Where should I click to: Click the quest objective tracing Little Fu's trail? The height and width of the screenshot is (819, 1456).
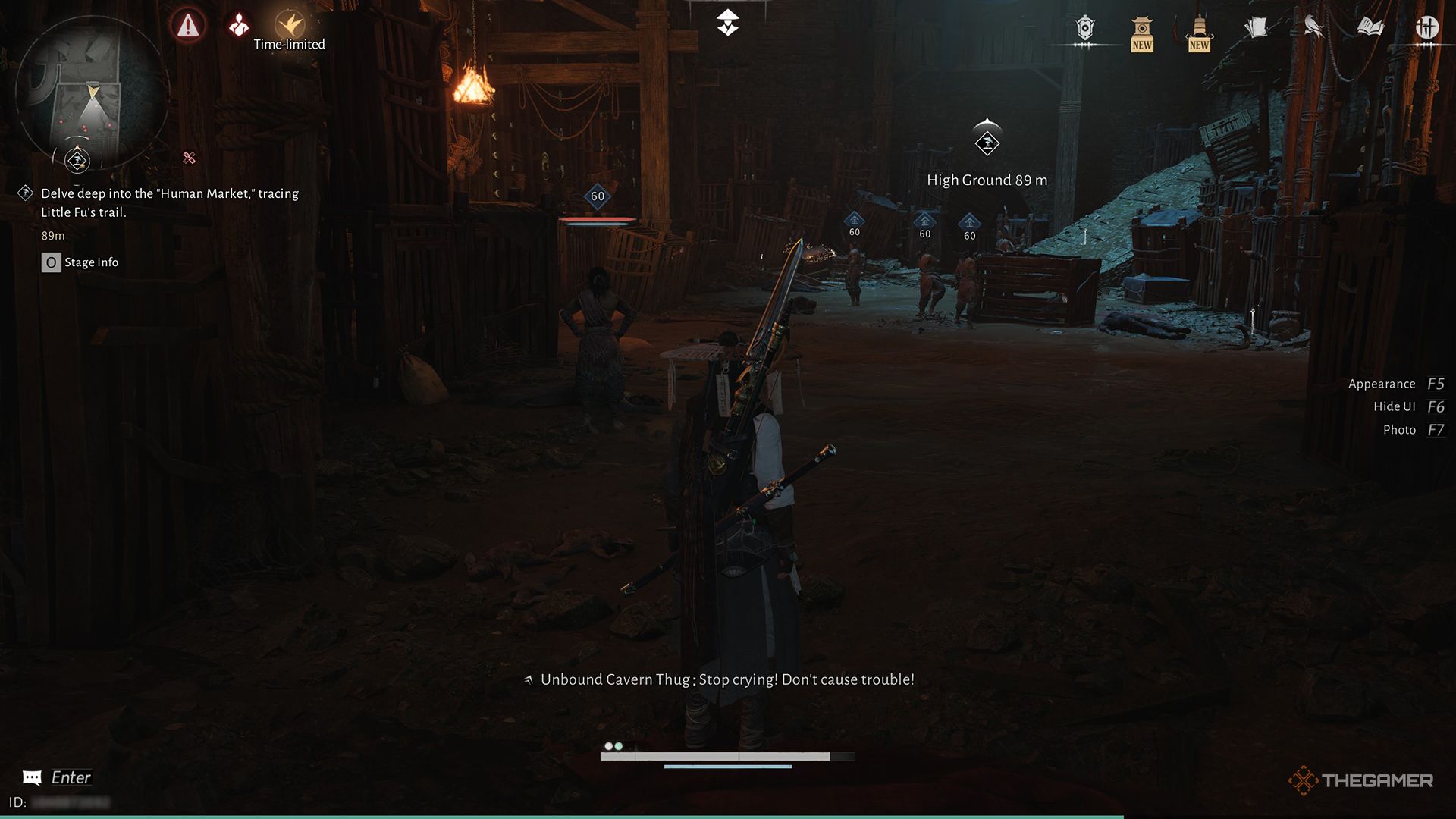pos(170,208)
